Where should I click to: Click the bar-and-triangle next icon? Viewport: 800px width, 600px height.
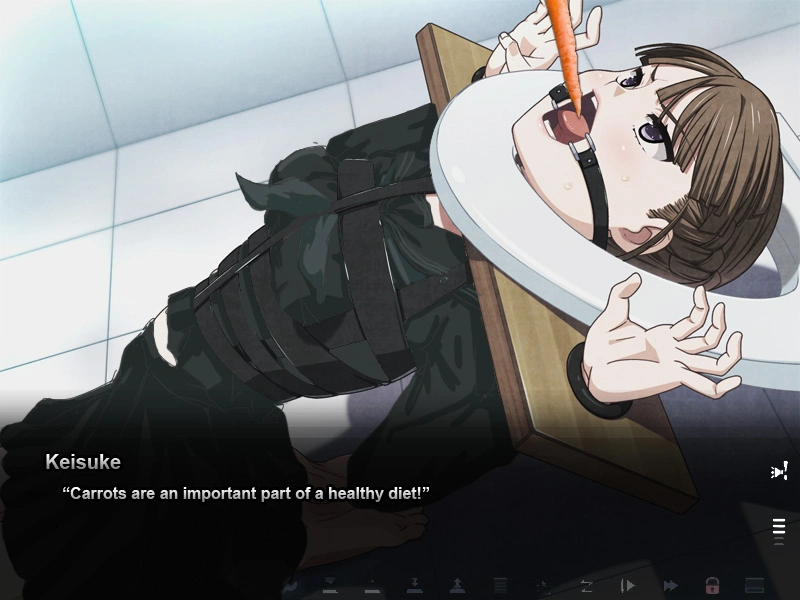(628, 585)
